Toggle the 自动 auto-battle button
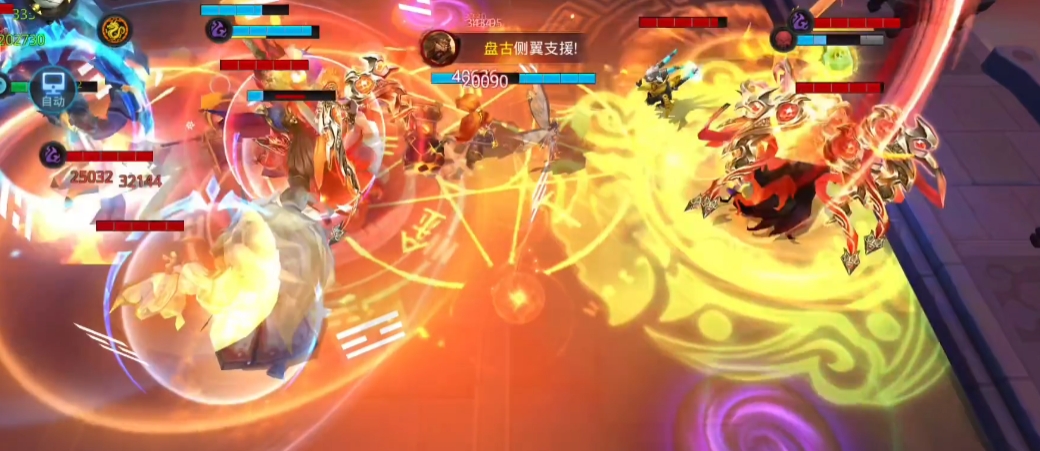 (x=53, y=90)
